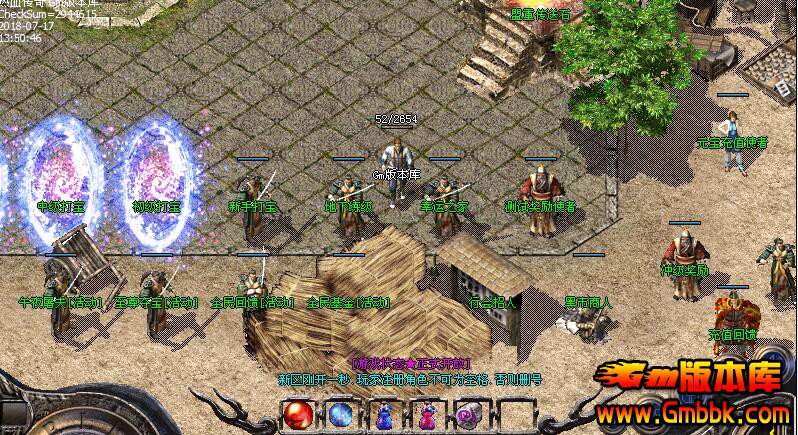Use the purple swirl scroll in the hotbar
Viewport: 798px width, 435px height.
pos(468,414)
